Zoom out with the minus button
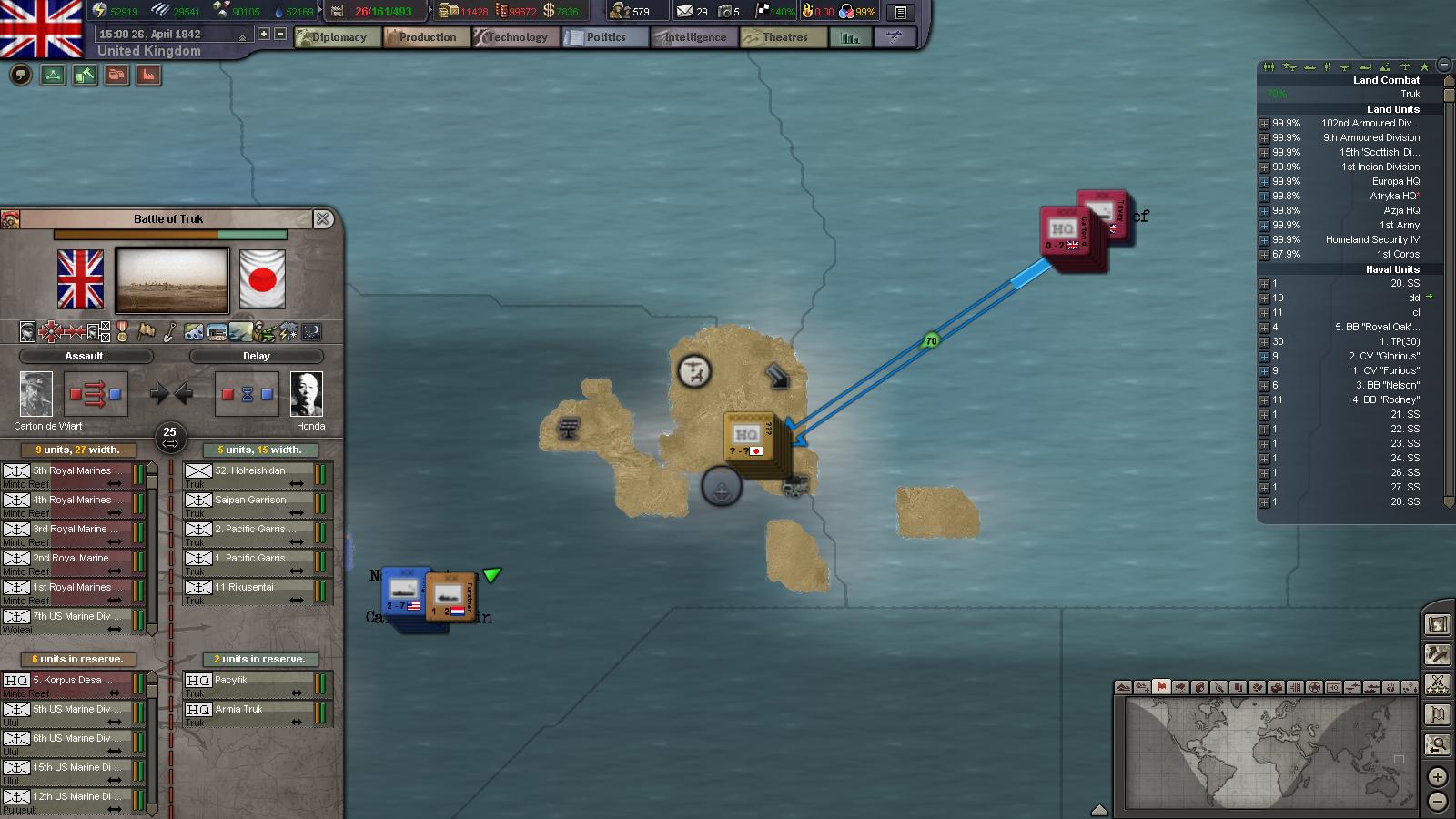Image resolution: width=1456 pixels, height=819 pixels. (1437, 802)
